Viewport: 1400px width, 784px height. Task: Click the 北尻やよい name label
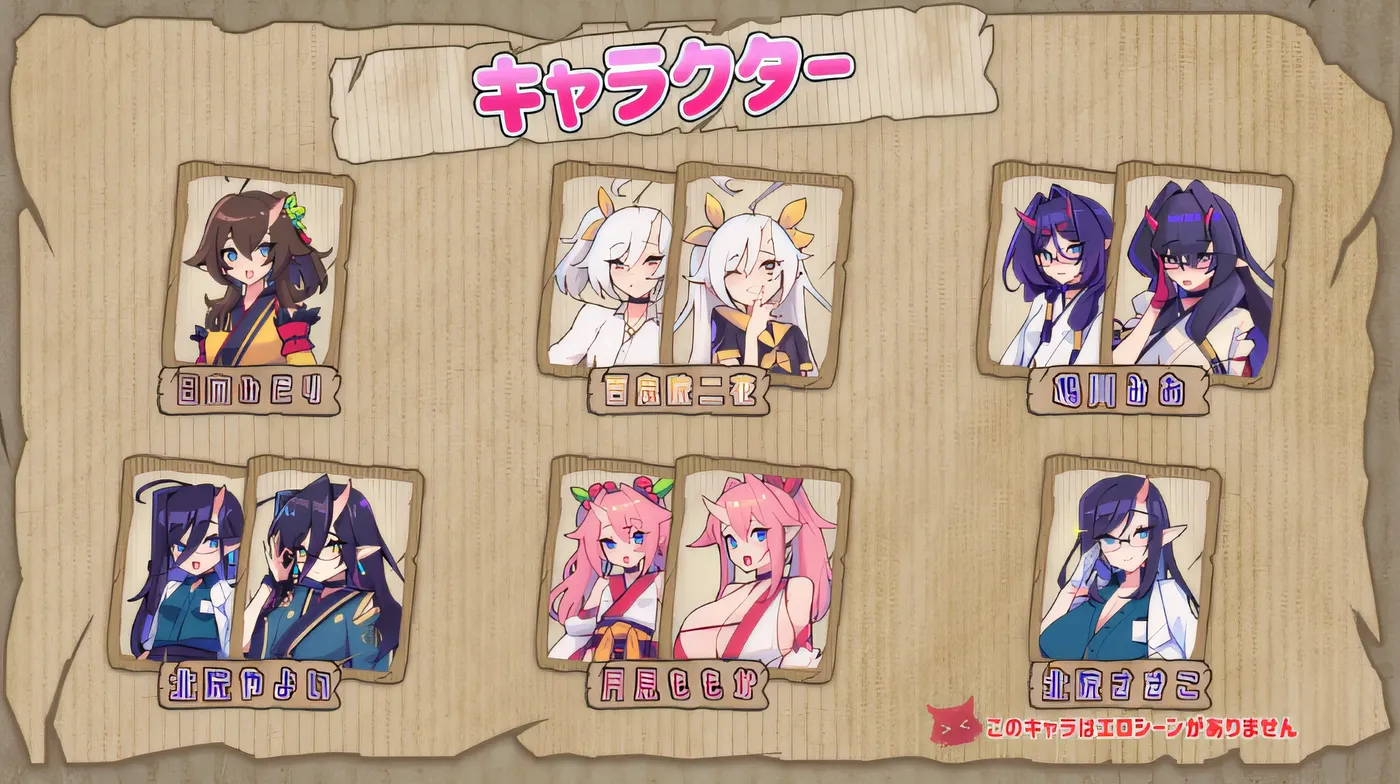click(250, 686)
